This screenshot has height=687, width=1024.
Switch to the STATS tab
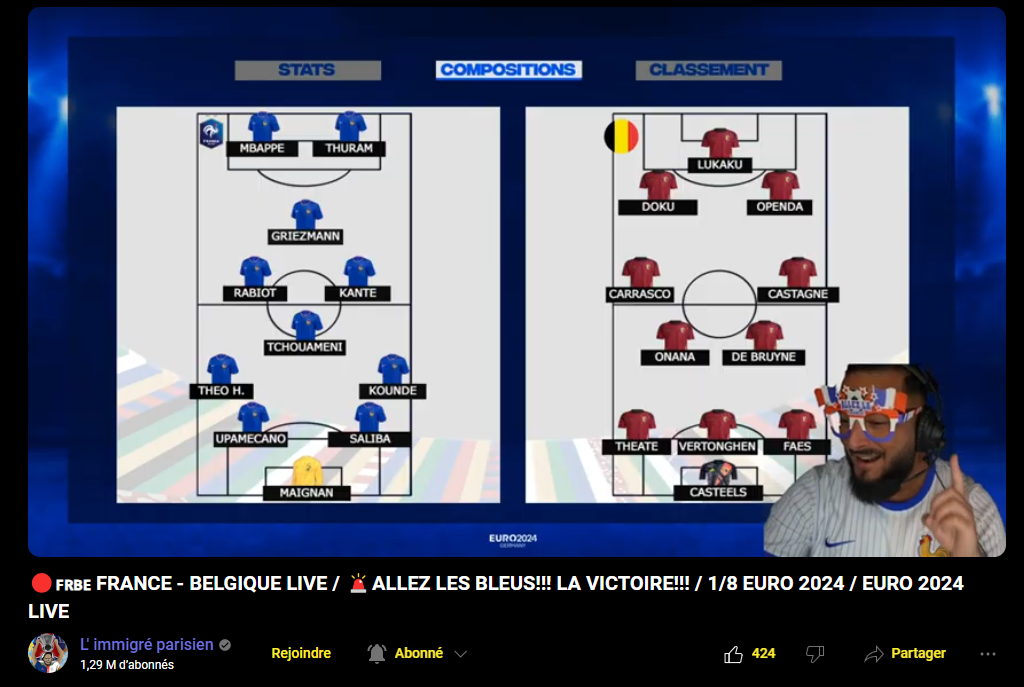pyautogui.click(x=307, y=70)
